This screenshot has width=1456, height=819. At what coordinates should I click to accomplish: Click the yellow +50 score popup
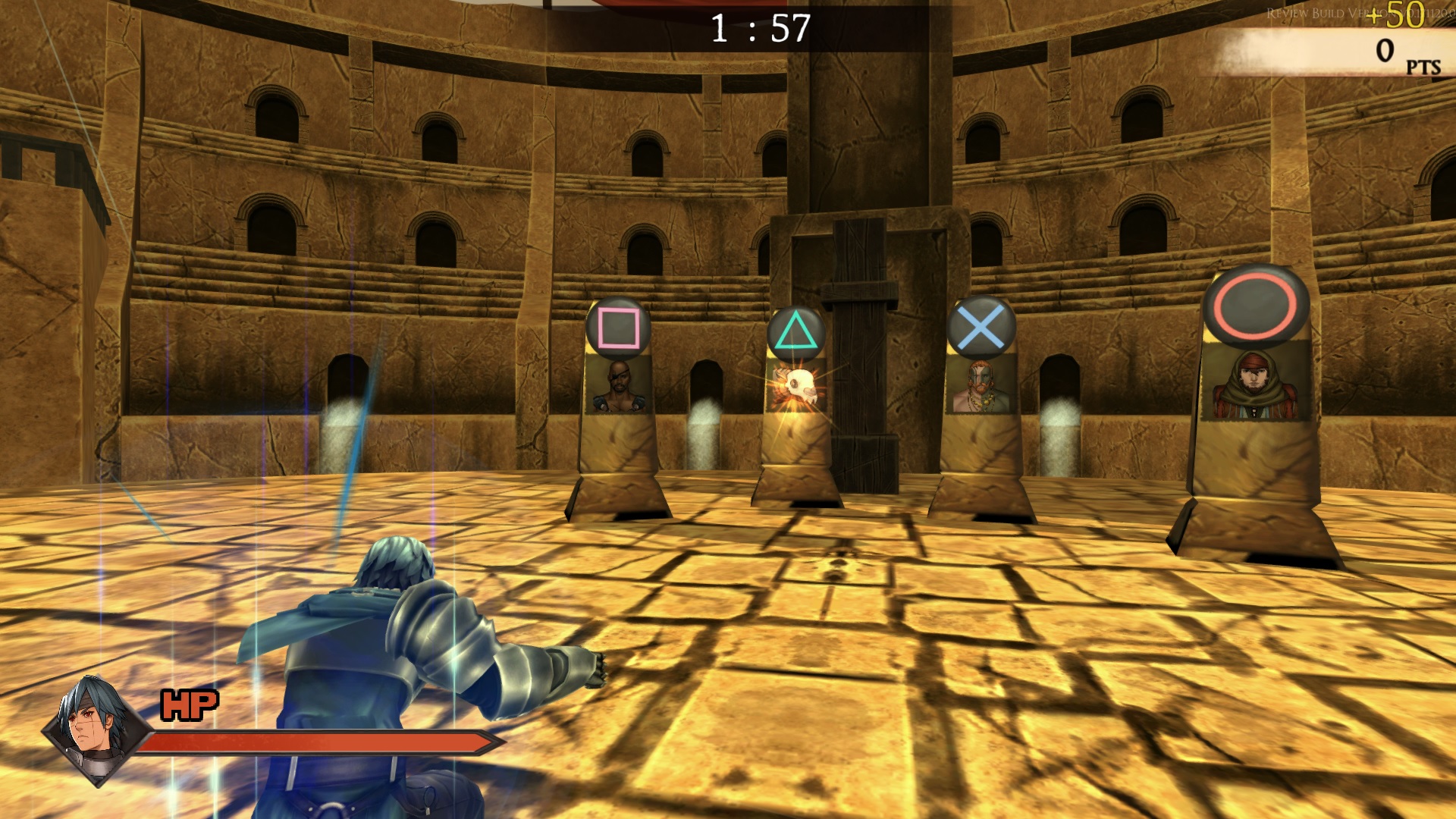click(x=1402, y=13)
